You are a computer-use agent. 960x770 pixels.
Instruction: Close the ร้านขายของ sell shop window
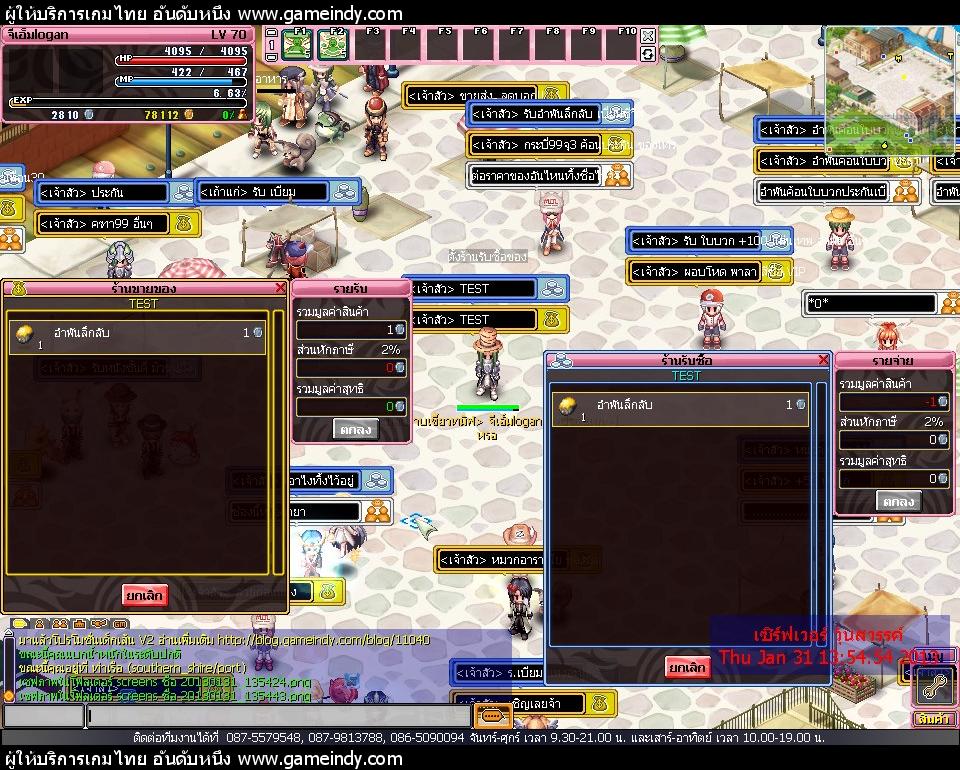click(280, 288)
